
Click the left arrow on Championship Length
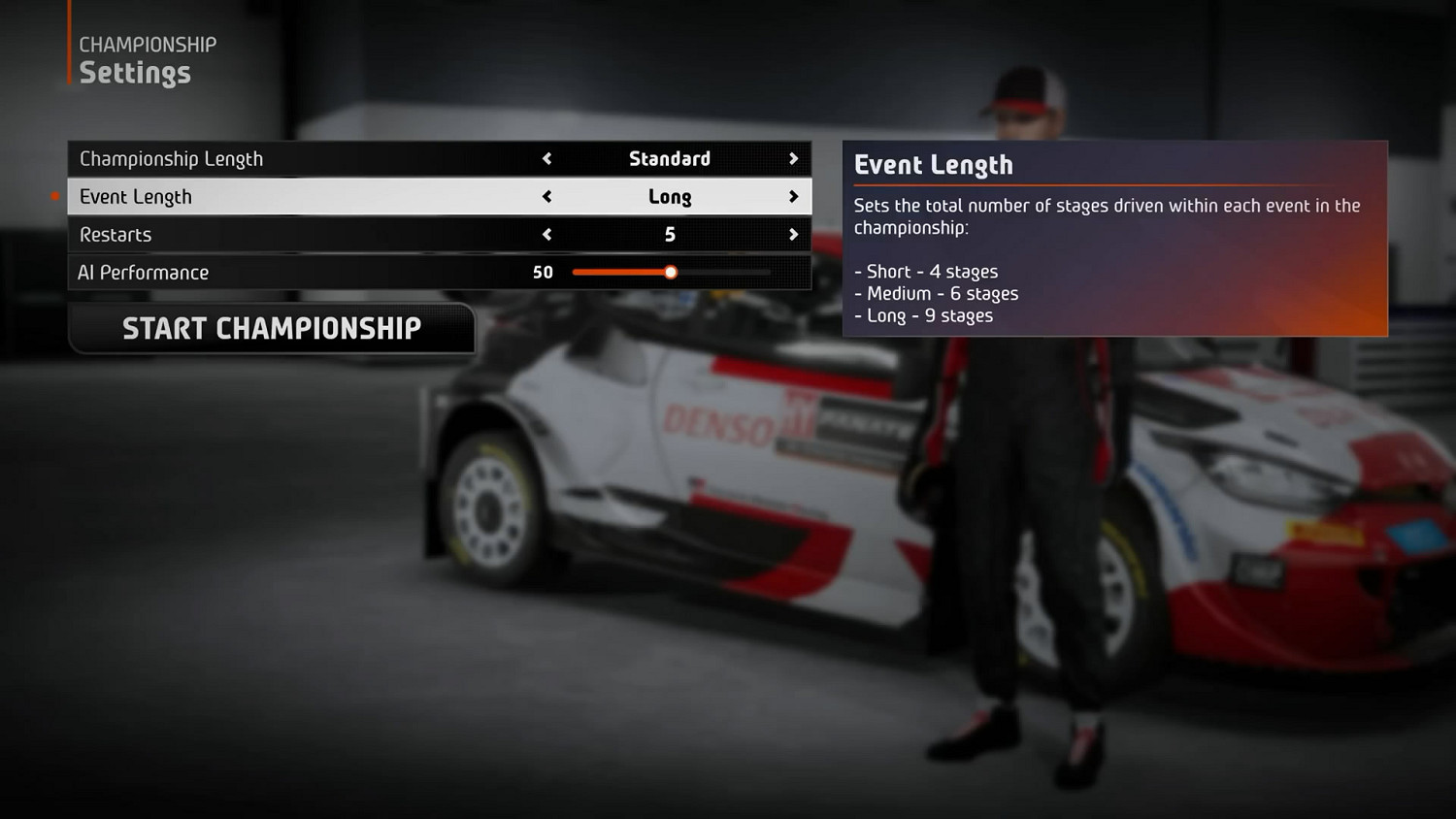point(546,158)
